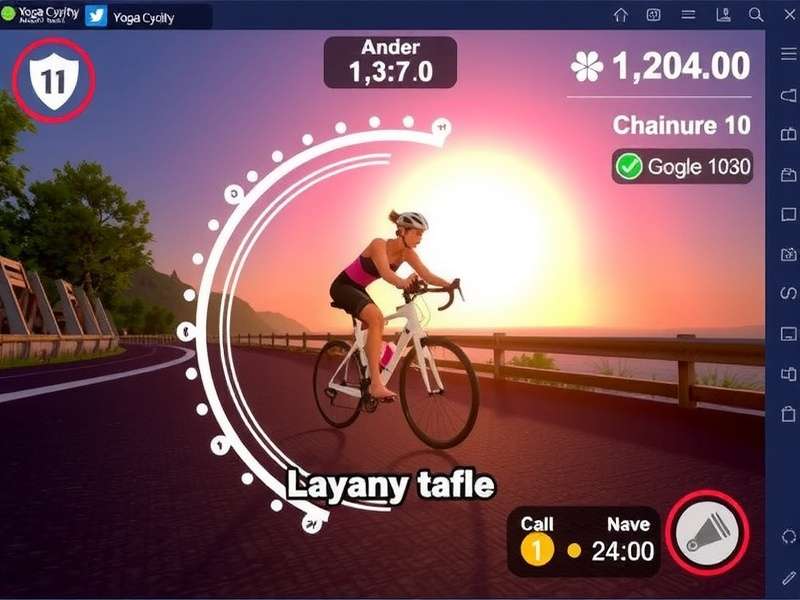800x600 pixels.
Task: Go to the emulator home screen
Action: pos(621,15)
